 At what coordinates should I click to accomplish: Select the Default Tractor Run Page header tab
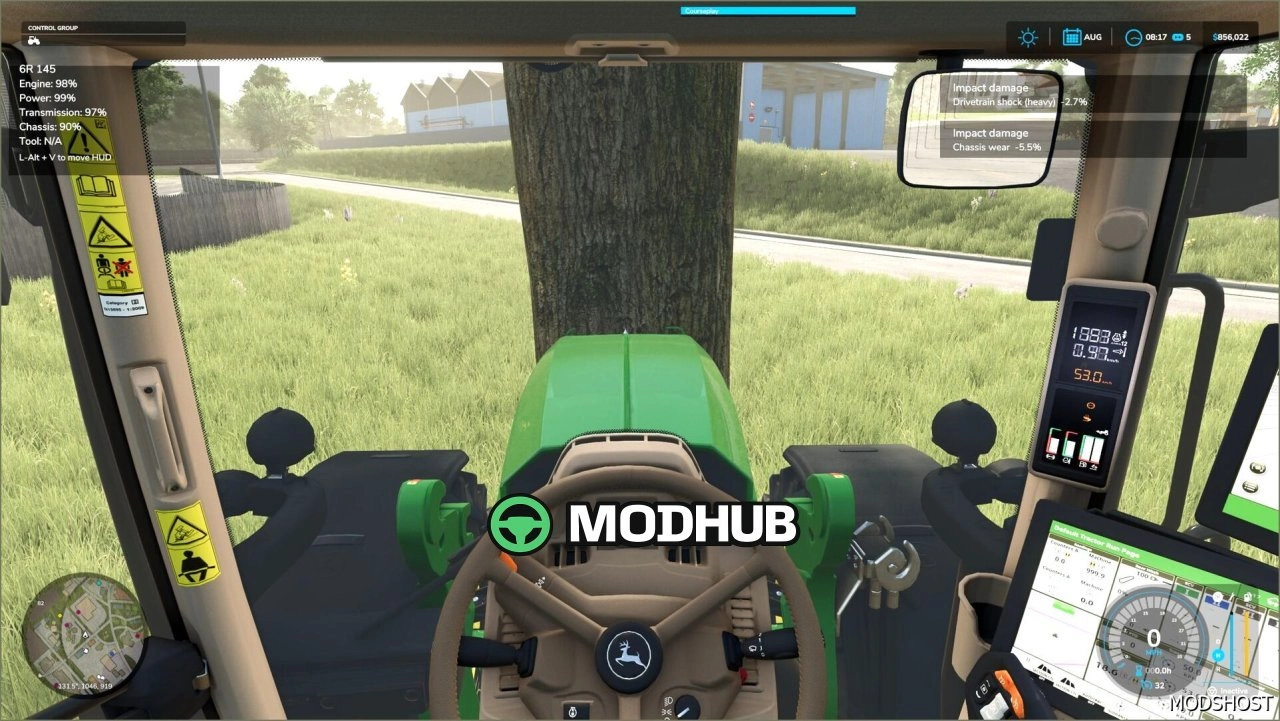pos(1097,540)
